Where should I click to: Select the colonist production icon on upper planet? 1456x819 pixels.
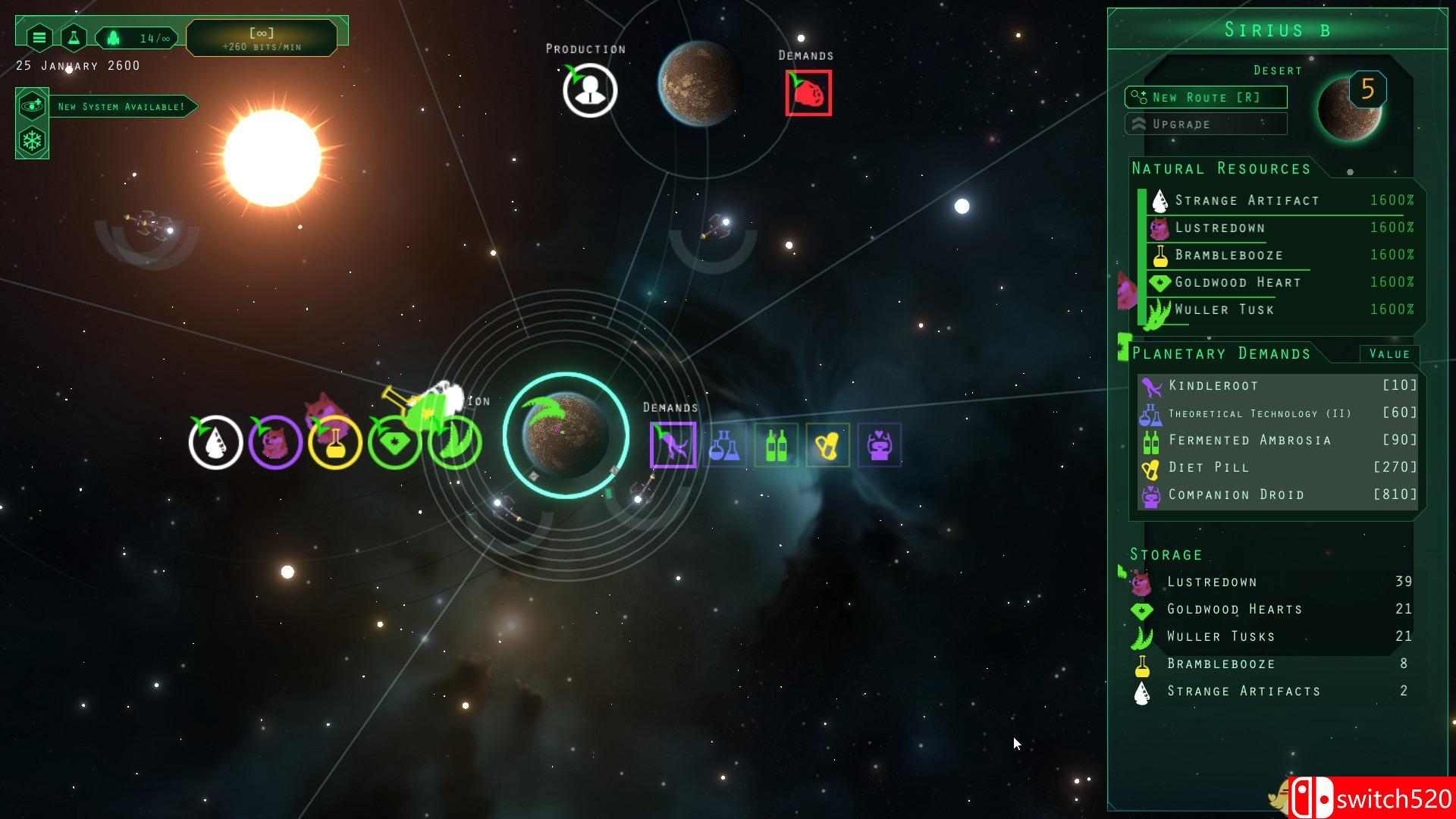(x=590, y=90)
